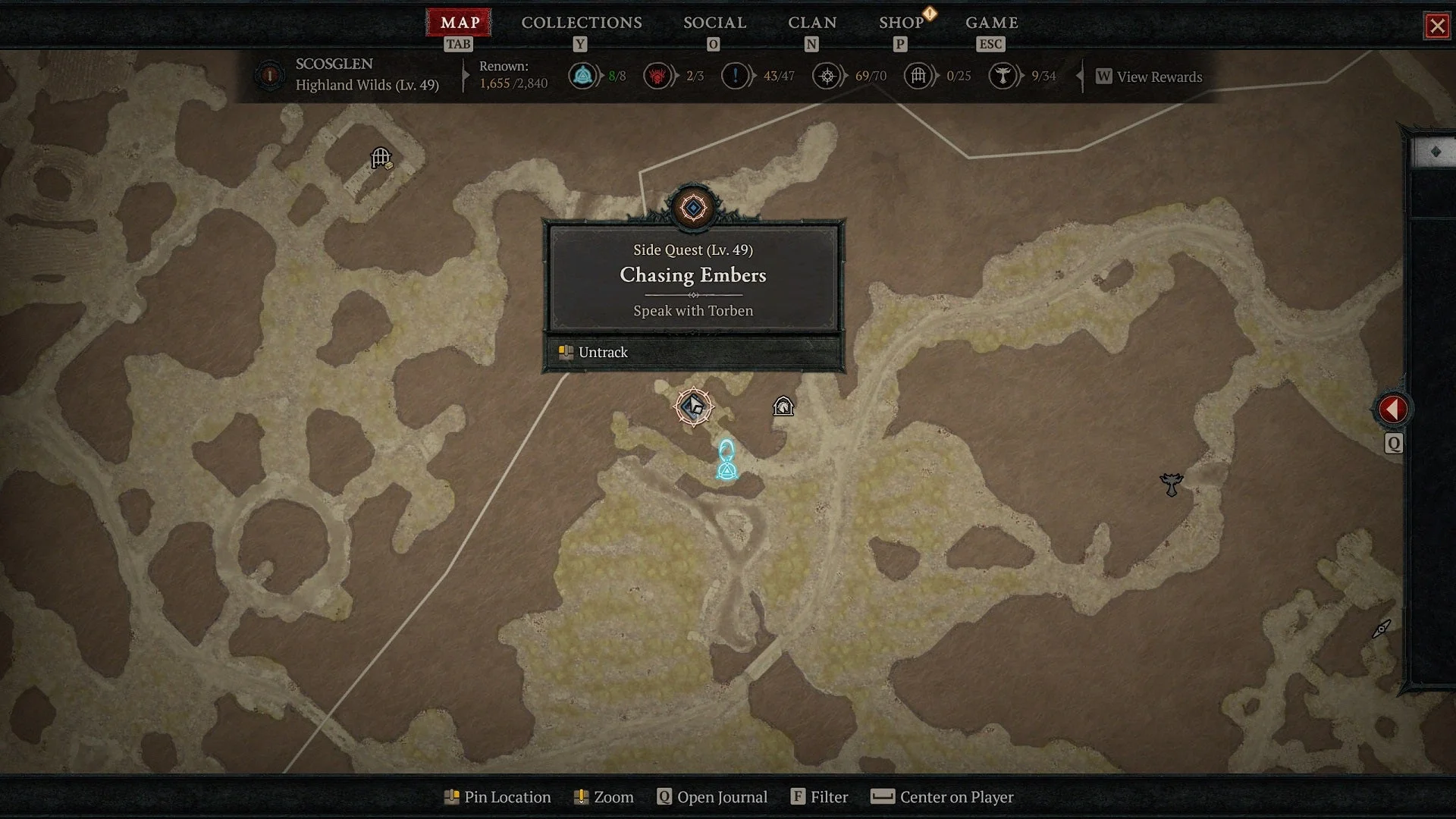Select the stronghold icon on the map's right
The height and width of the screenshot is (819, 1456).
click(x=1172, y=483)
